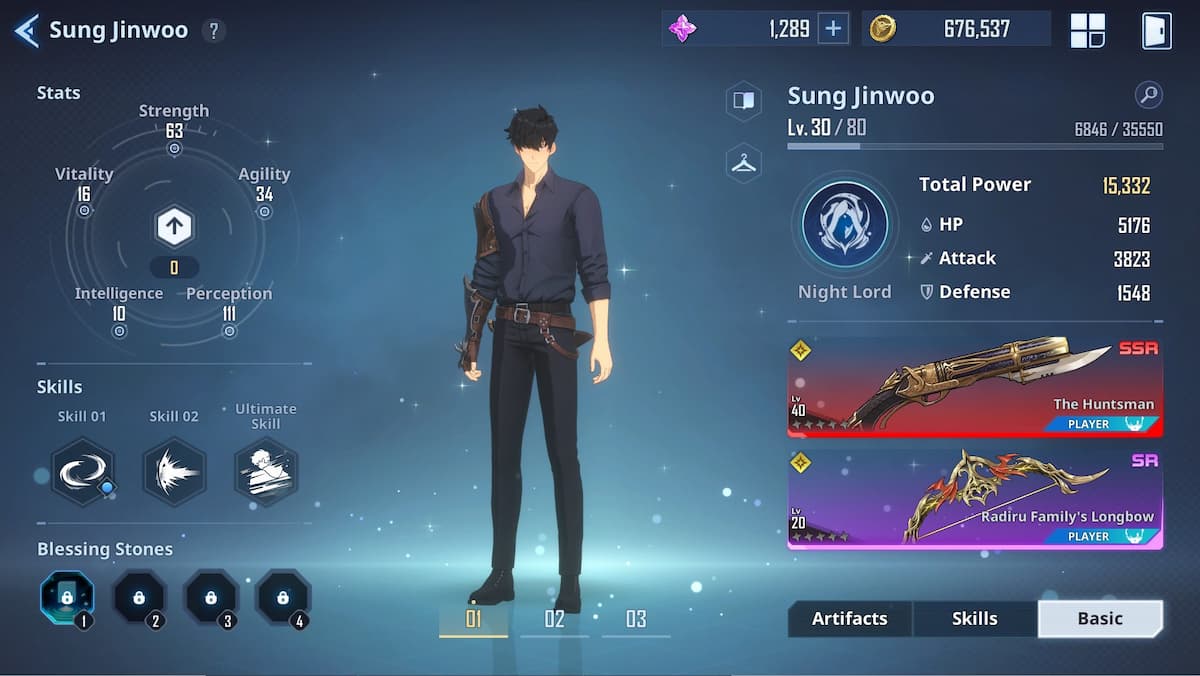1200x676 pixels.
Task: Open the four-square grid menu
Action: click(x=1087, y=30)
